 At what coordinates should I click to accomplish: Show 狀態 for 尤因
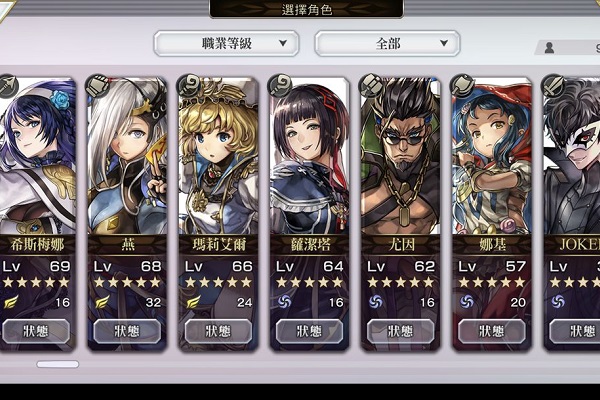coord(401,331)
